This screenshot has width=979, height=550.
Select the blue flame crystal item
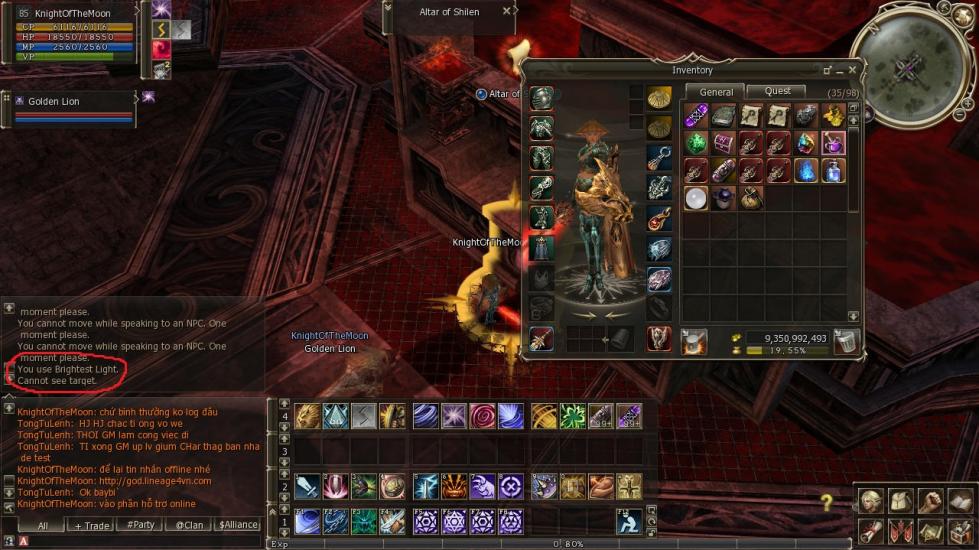tap(806, 170)
